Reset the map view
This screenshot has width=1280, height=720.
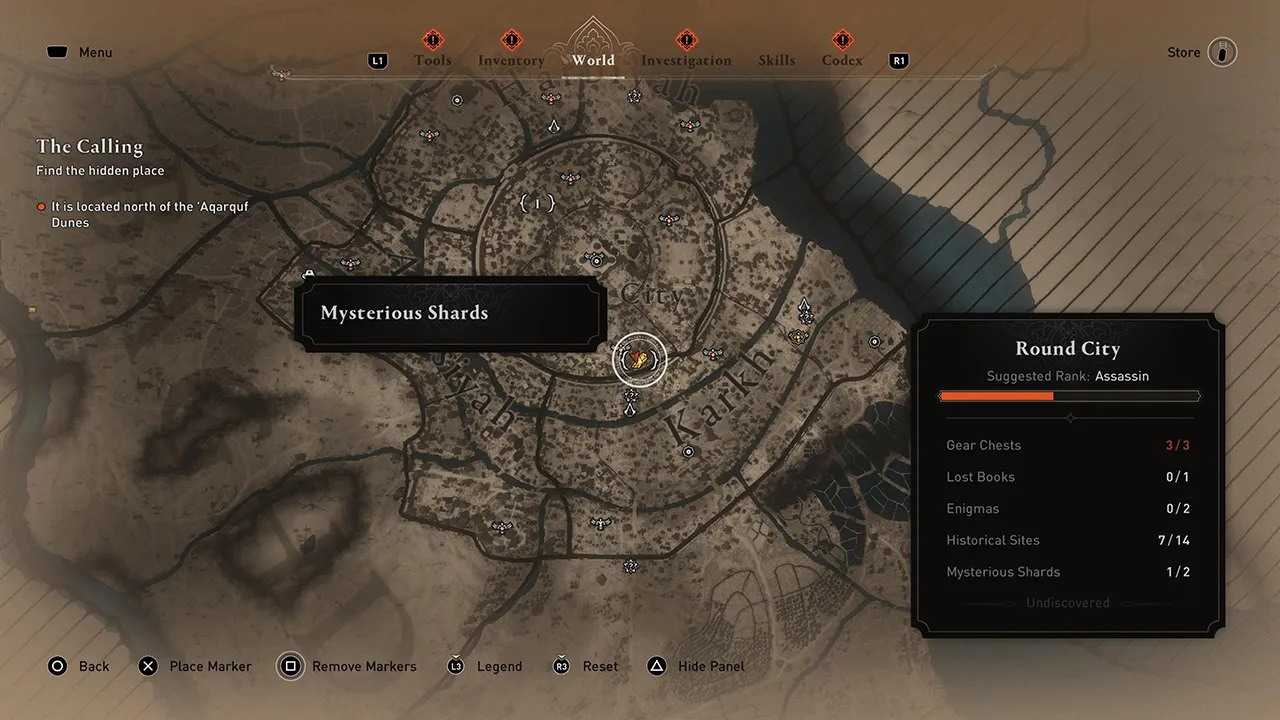click(586, 666)
